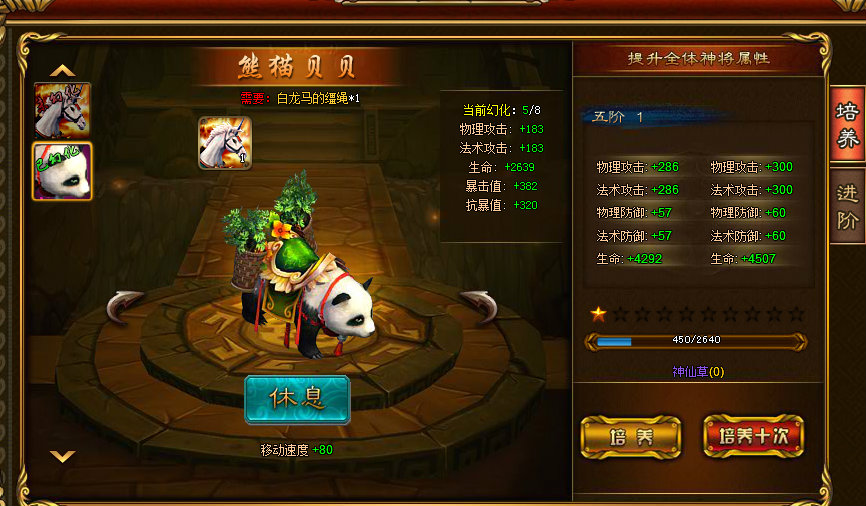Open the 进阶 advancement tab
Image resolution: width=866 pixels, height=506 pixels.
tap(847, 207)
